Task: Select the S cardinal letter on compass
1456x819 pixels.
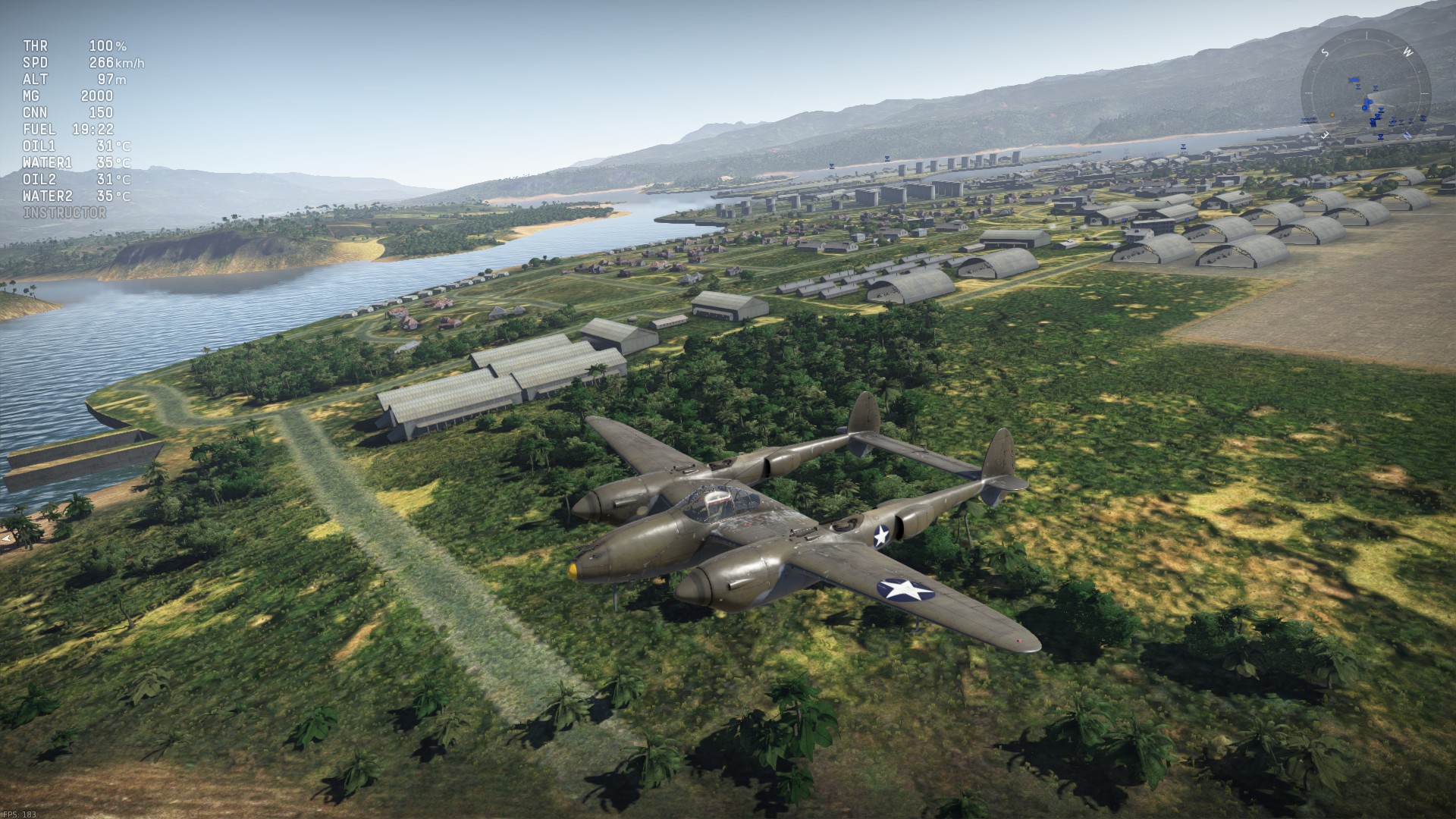Action: (x=1325, y=52)
